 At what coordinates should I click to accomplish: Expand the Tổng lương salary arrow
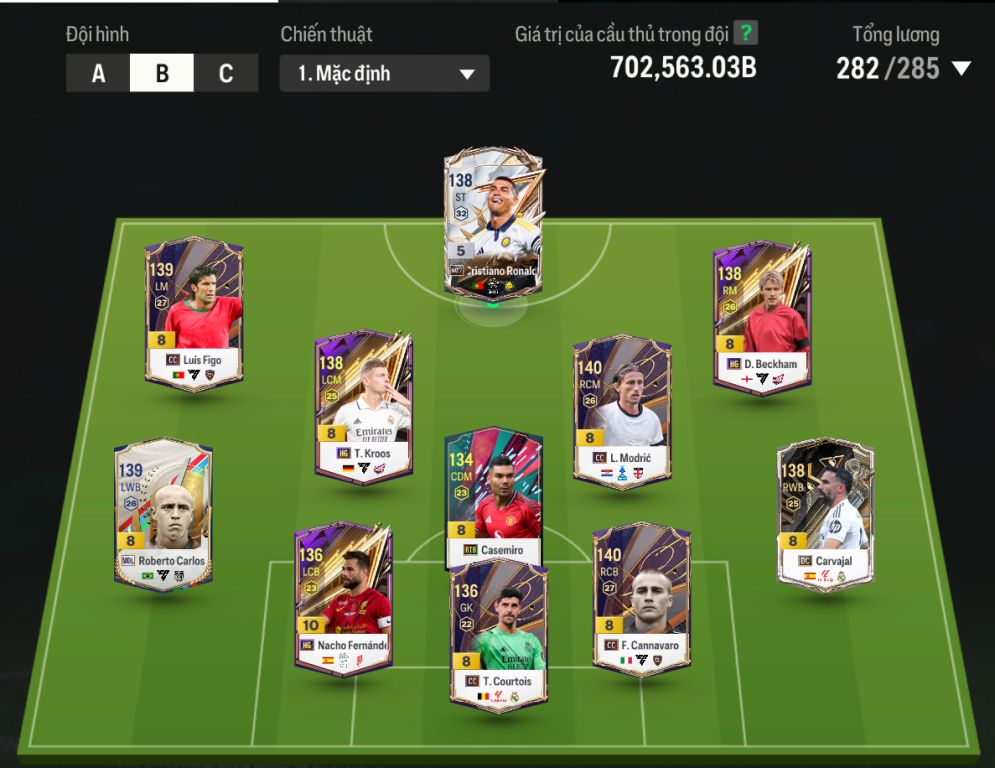point(961,69)
